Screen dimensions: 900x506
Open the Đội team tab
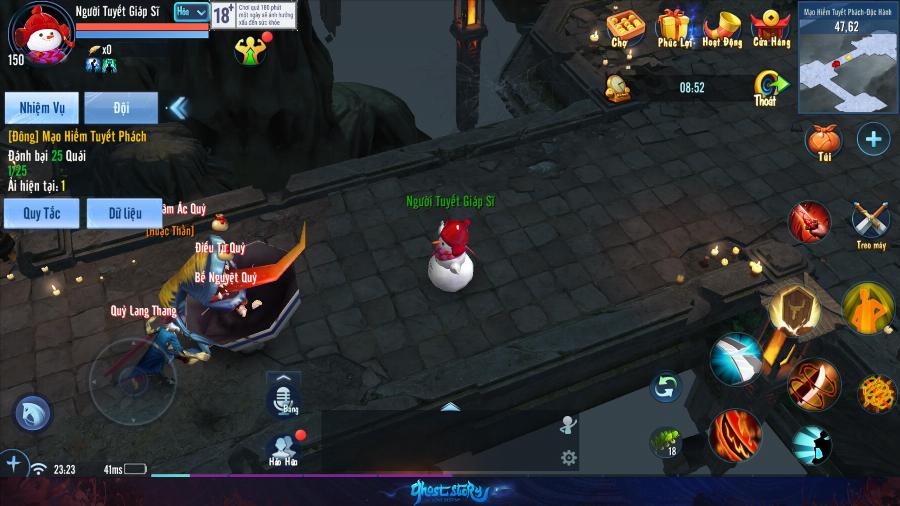121,107
